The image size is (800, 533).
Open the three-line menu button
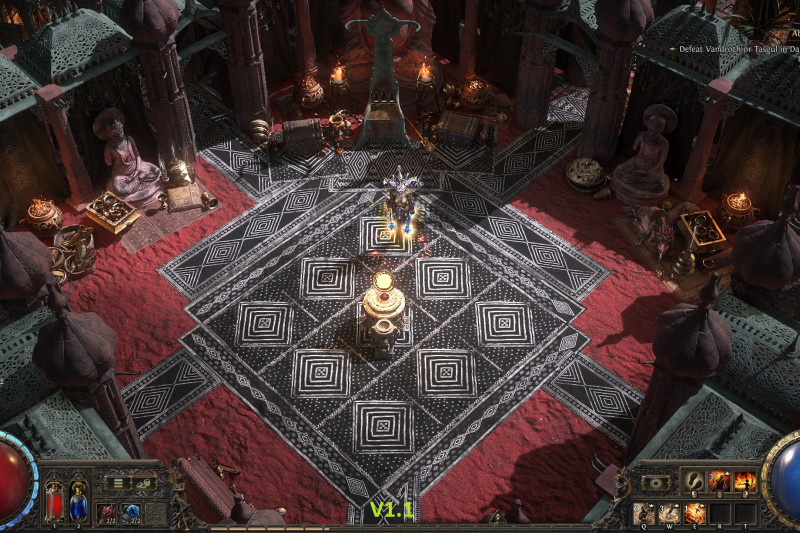click(118, 483)
